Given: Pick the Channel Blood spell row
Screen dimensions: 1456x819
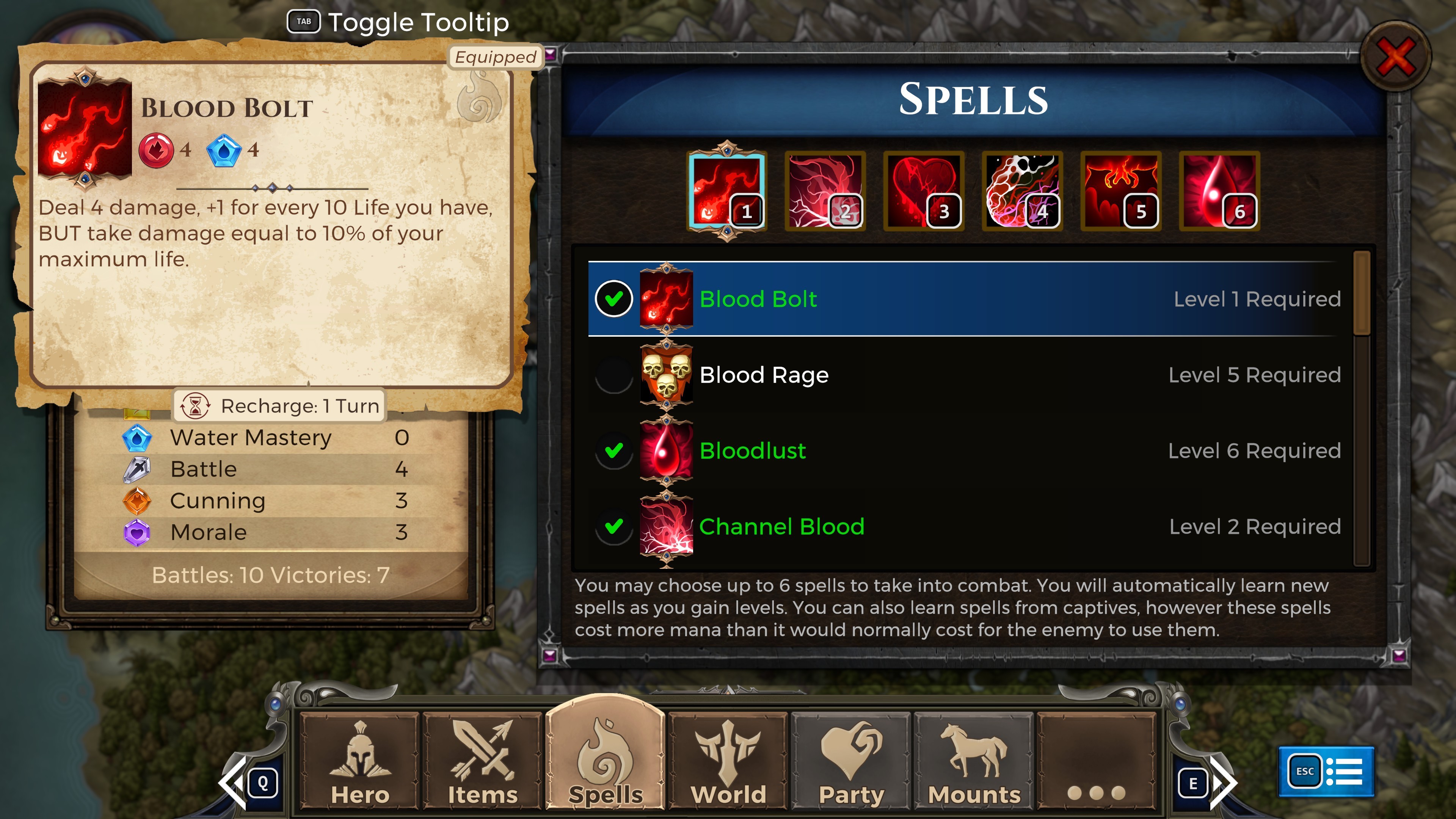Looking at the screenshot, I should click(961, 526).
